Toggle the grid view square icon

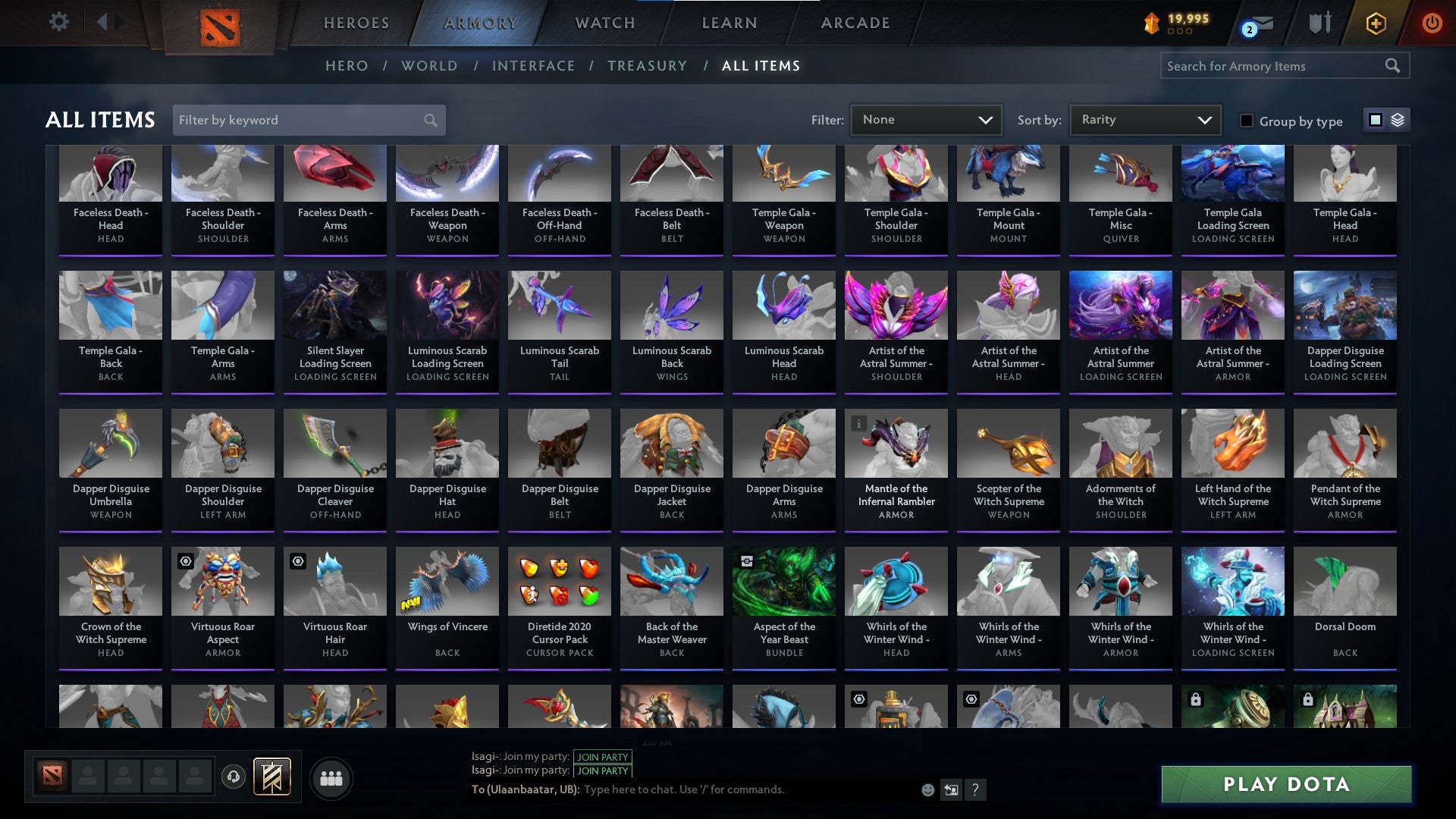point(1375,120)
